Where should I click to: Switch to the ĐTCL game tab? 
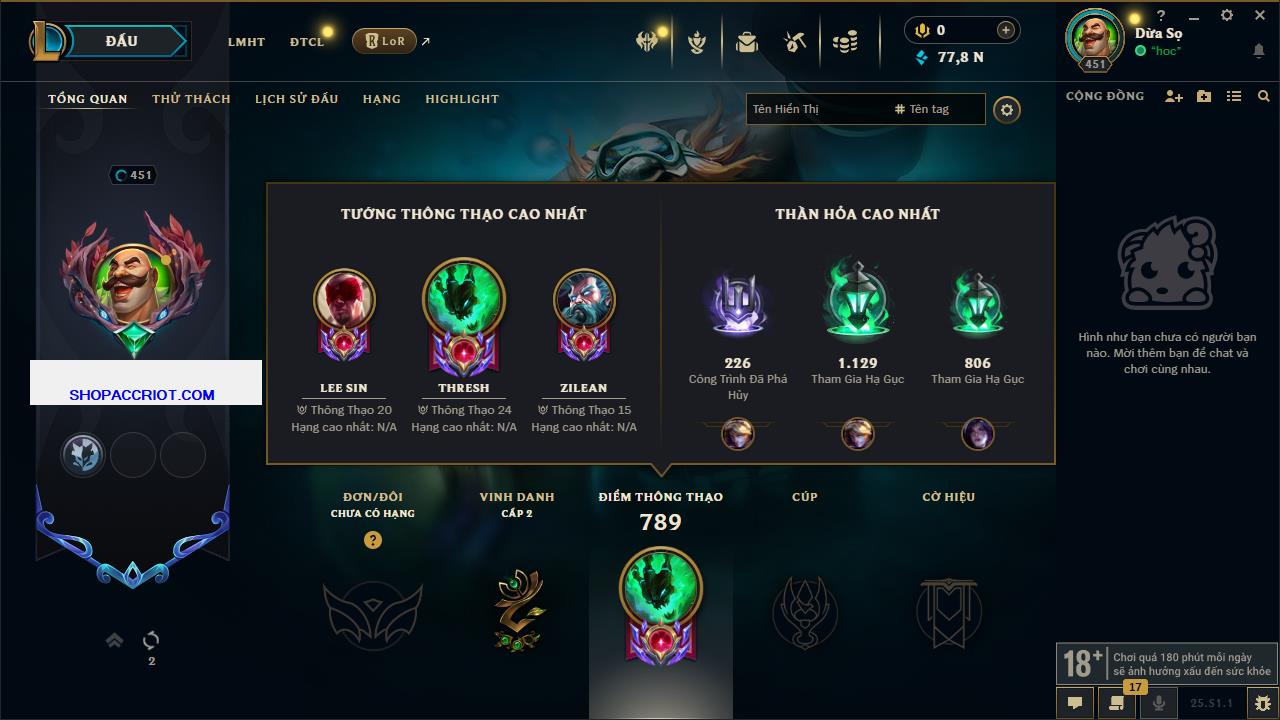[x=307, y=42]
